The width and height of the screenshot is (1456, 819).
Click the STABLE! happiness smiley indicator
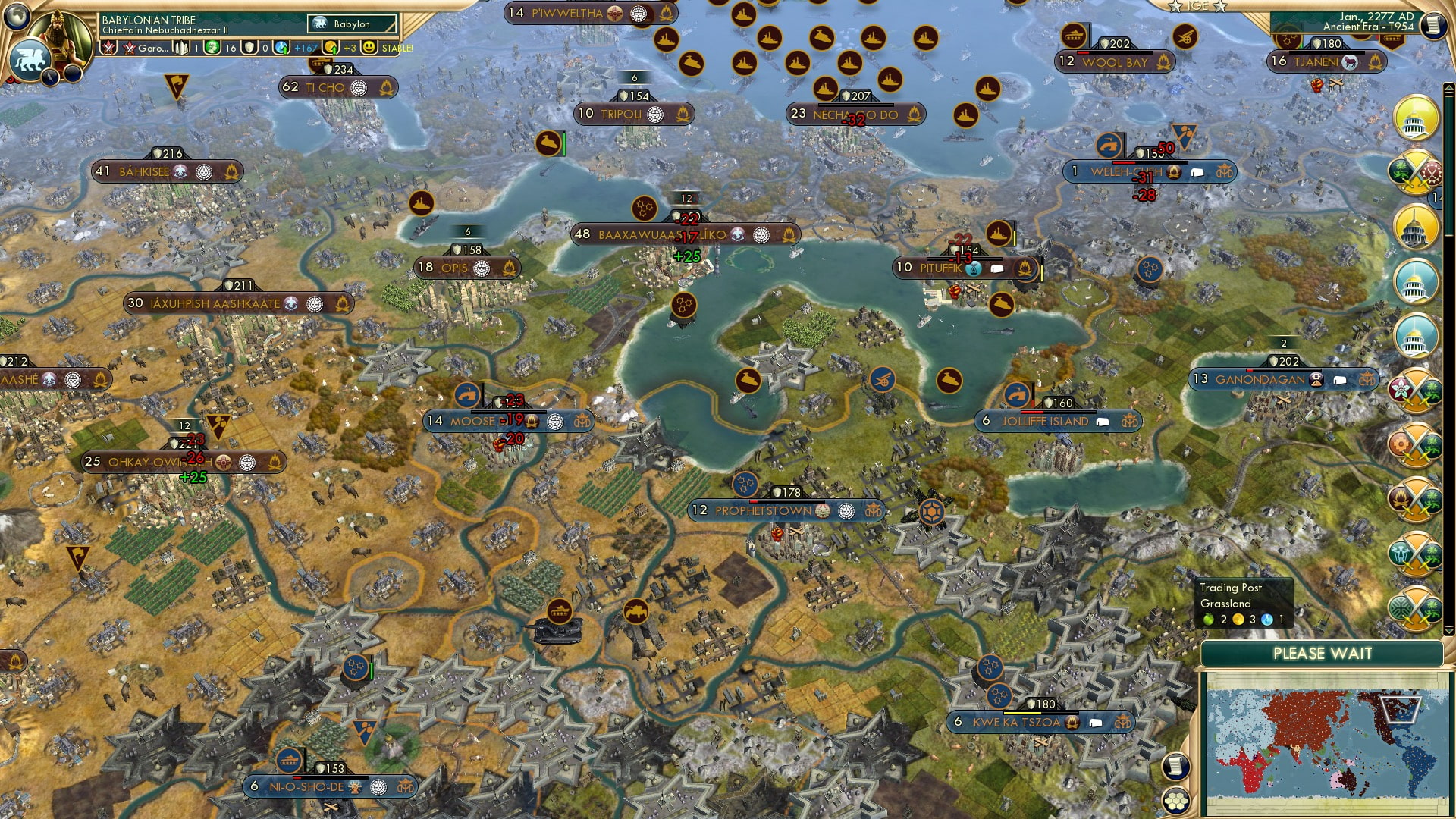[369, 48]
